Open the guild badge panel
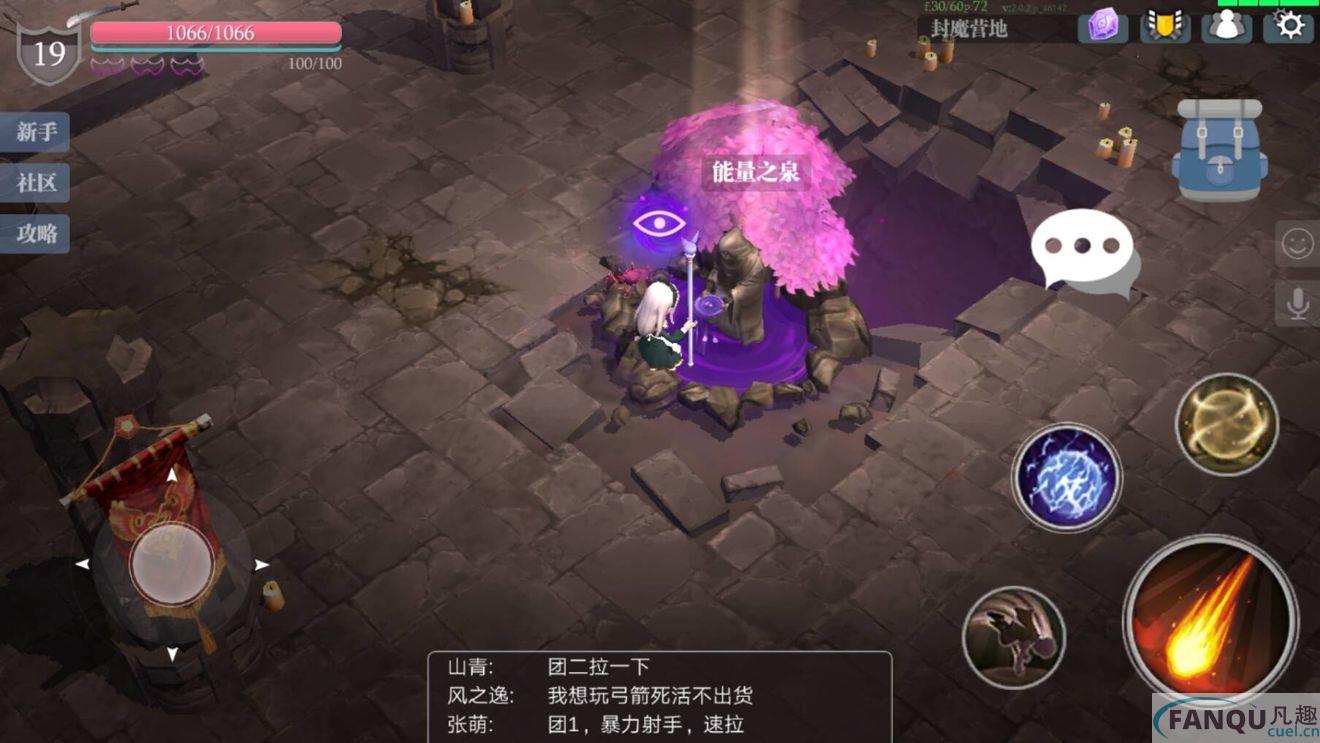 pyautogui.click(x=1166, y=26)
